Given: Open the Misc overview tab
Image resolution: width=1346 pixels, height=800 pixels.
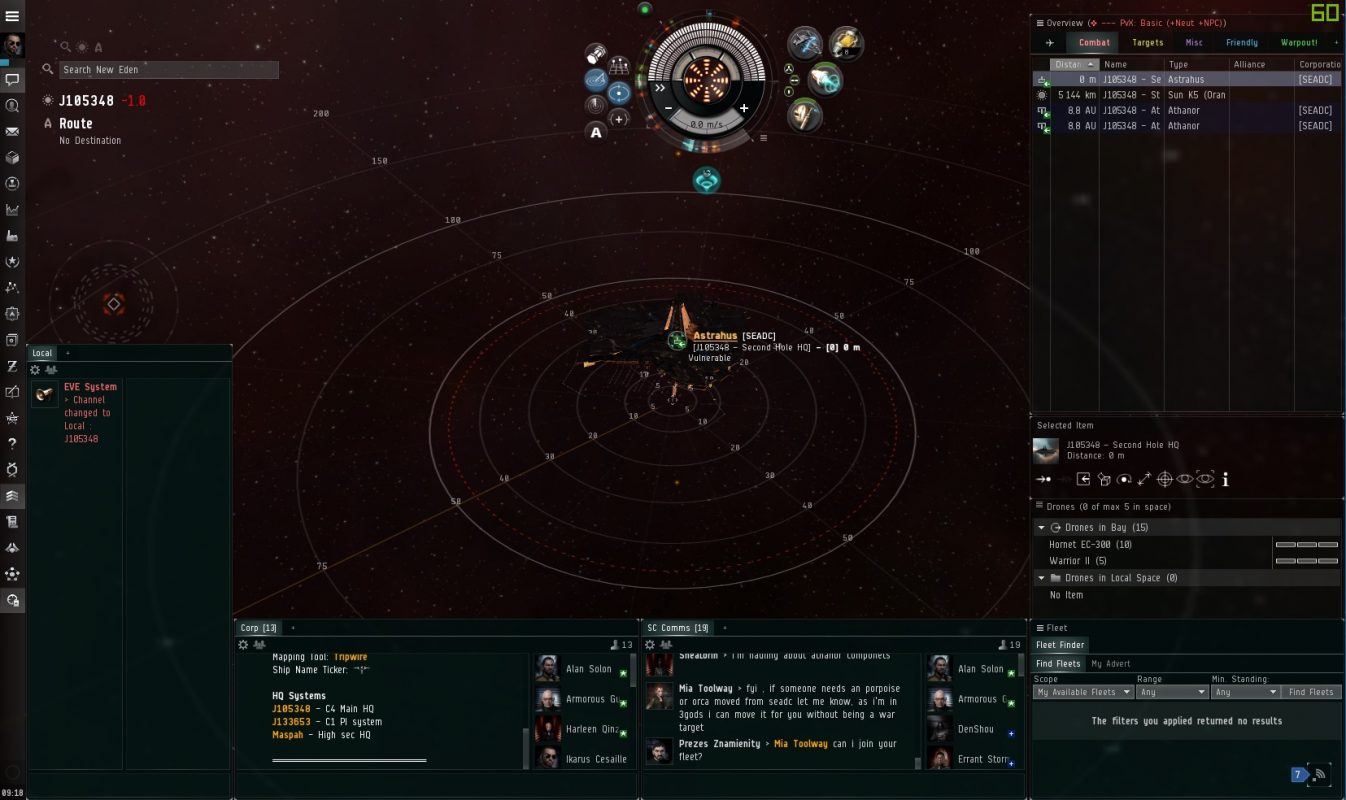Looking at the screenshot, I should 1194,43.
